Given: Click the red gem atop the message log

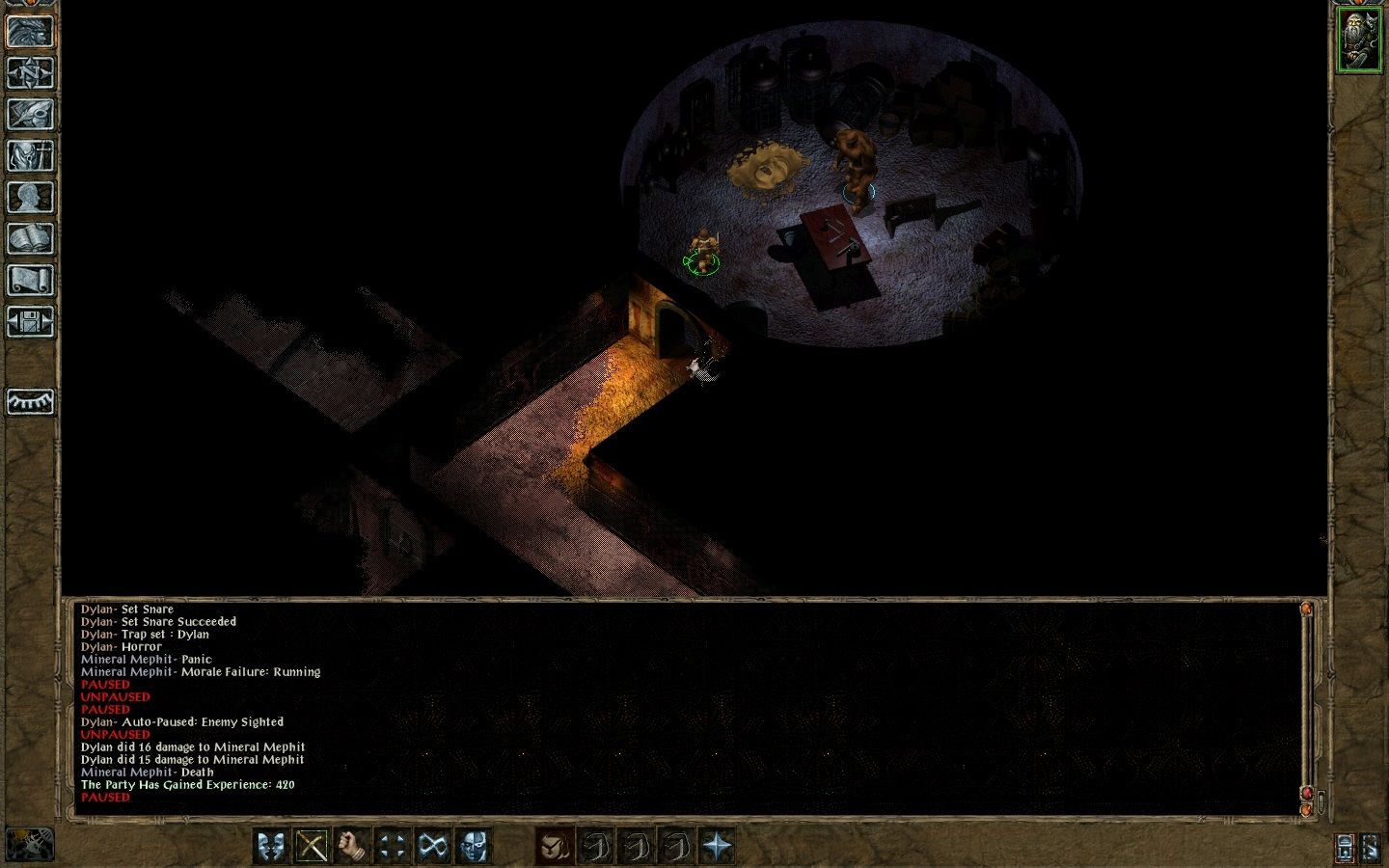Looking at the screenshot, I should (1306, 610).
